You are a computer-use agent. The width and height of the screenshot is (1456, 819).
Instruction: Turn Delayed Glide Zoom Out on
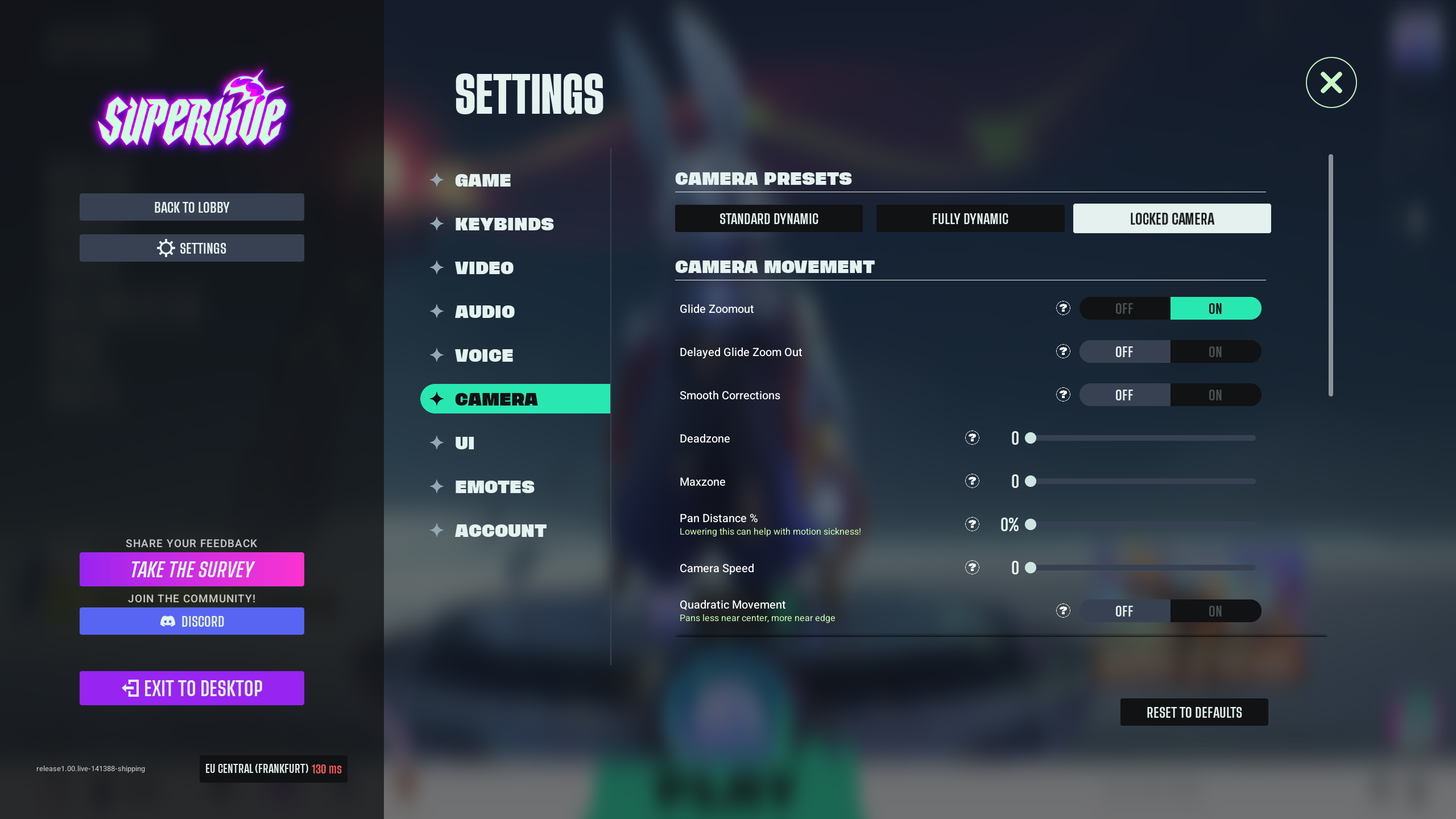coord(1215,352)
